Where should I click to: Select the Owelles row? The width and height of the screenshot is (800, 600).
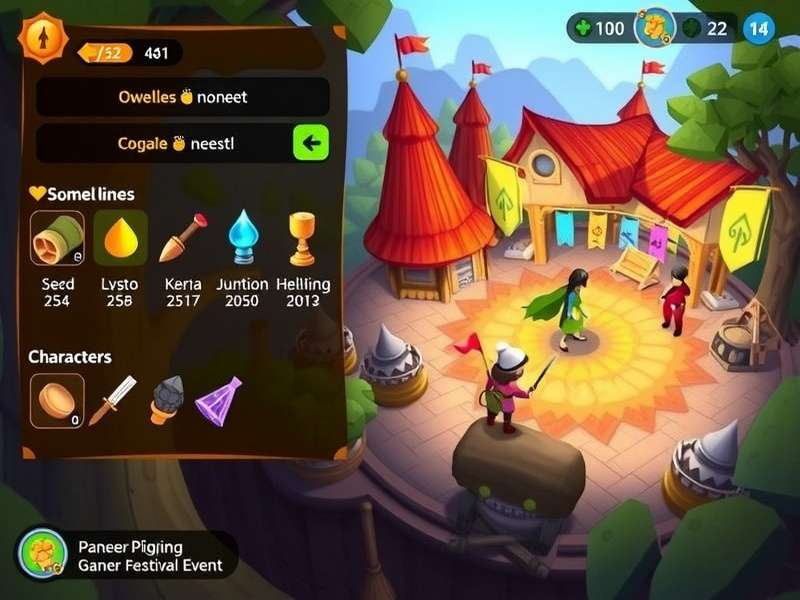pos(182,98)
